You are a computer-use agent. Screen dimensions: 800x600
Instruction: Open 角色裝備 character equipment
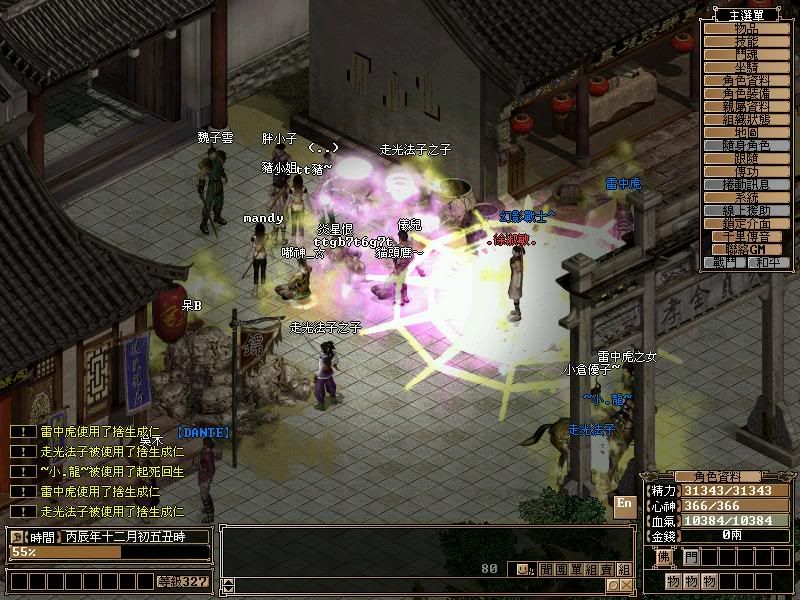pyautogui.click(x=746, y=93)
